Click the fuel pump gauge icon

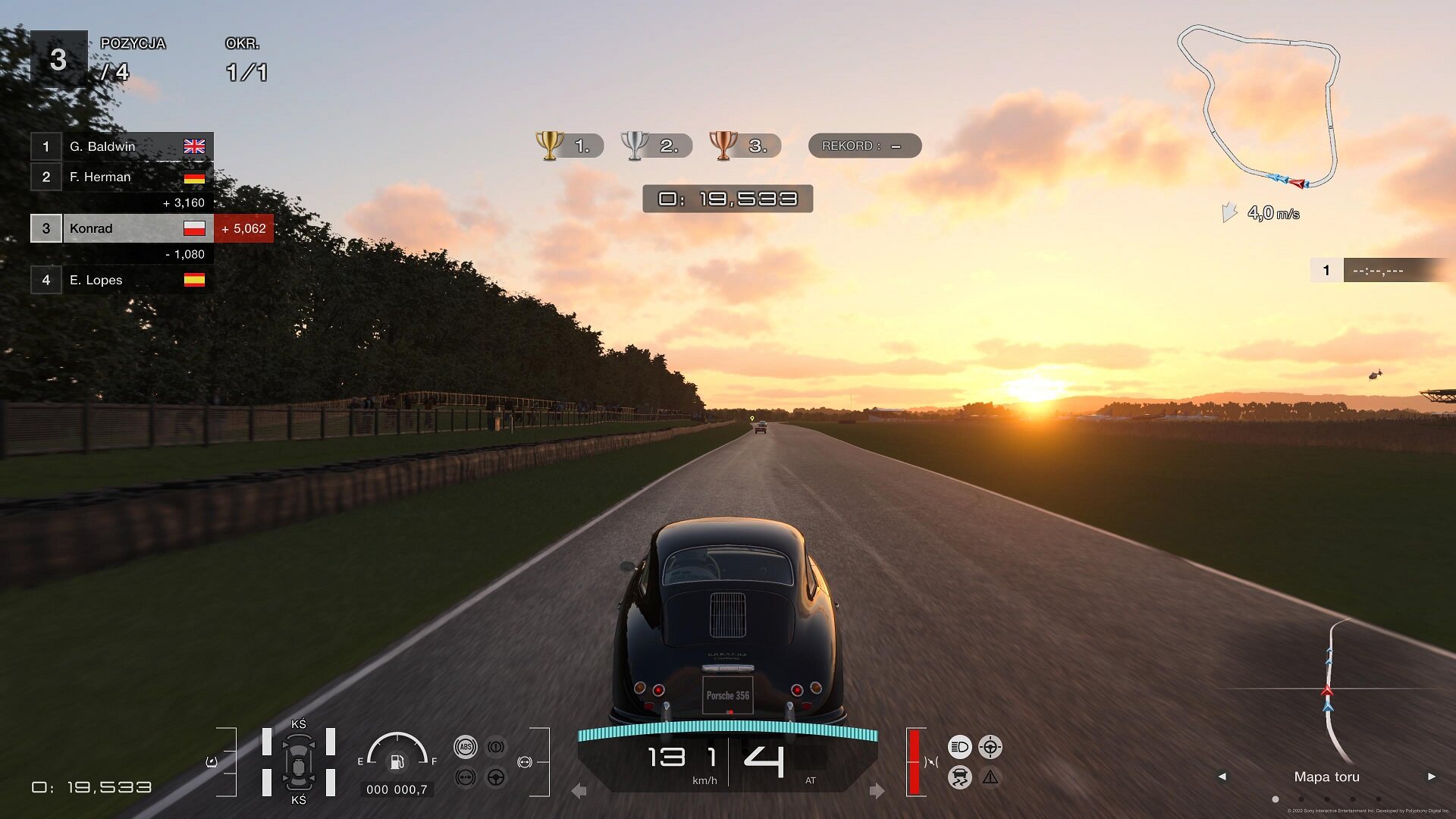[x=397, y=761]
